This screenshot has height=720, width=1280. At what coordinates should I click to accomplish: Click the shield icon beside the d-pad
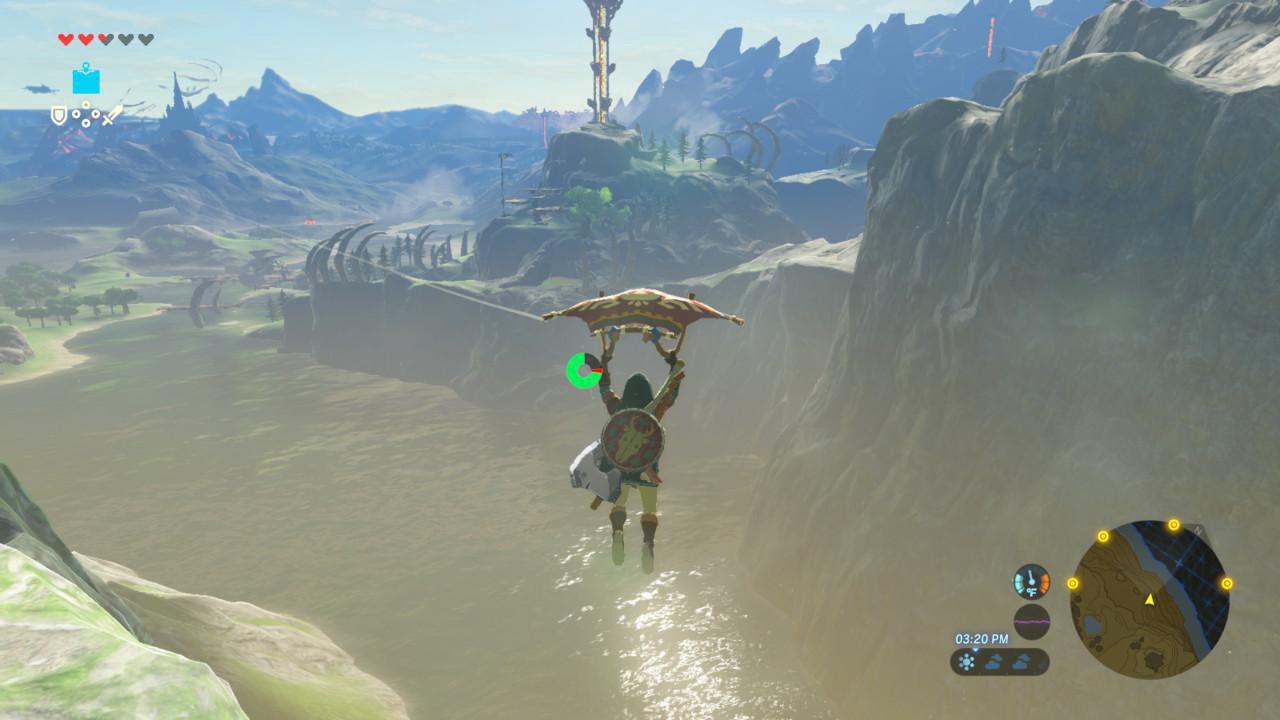59,116
